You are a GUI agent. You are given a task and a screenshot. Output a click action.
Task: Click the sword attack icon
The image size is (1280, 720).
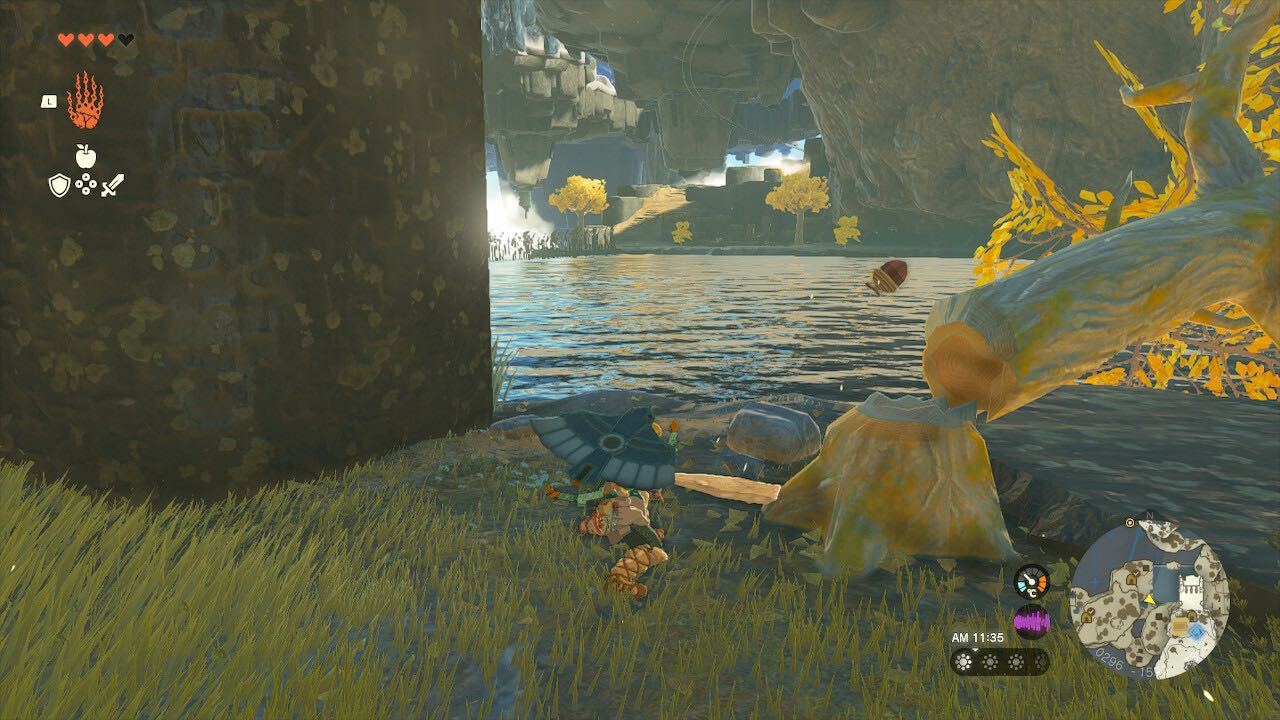112,185
